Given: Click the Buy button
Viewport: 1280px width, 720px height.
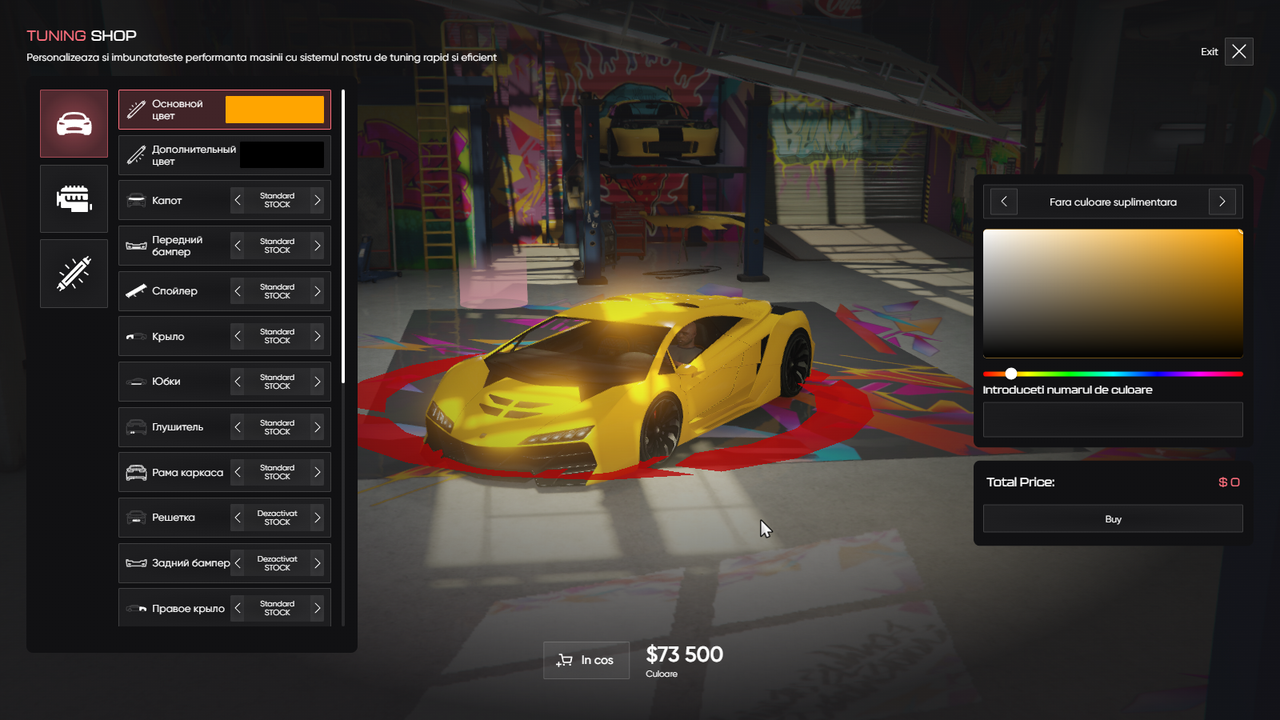Looking at the screenshot, I should (1112, 519).
